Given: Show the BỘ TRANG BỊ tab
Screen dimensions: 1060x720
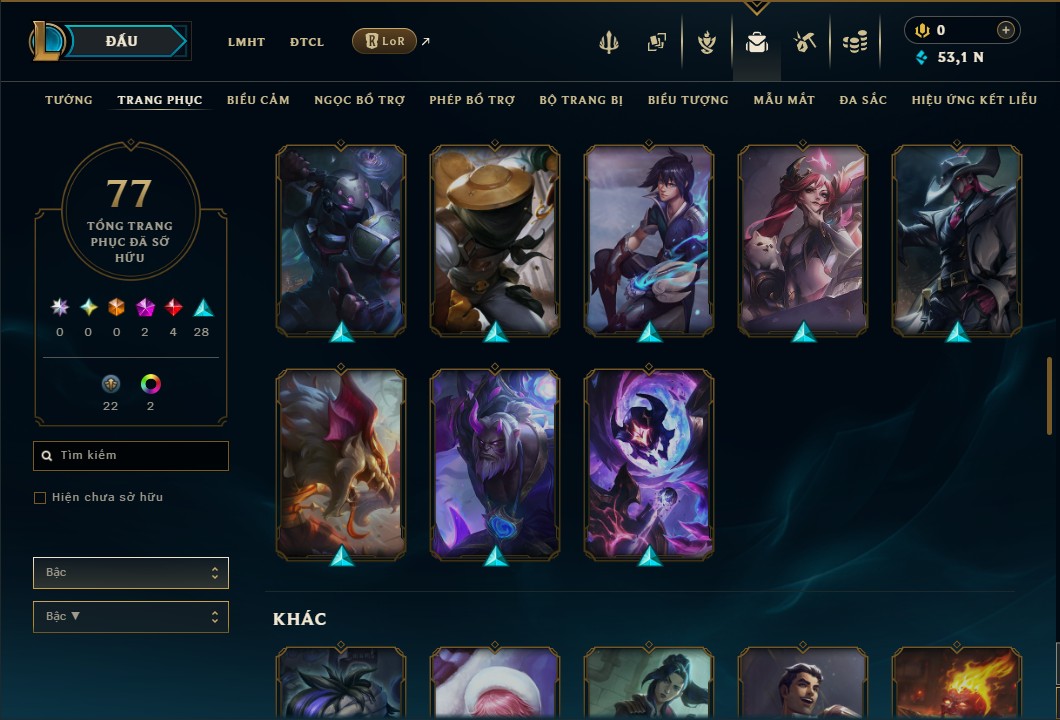Looking at the screenshot, I should coord(581,100).
